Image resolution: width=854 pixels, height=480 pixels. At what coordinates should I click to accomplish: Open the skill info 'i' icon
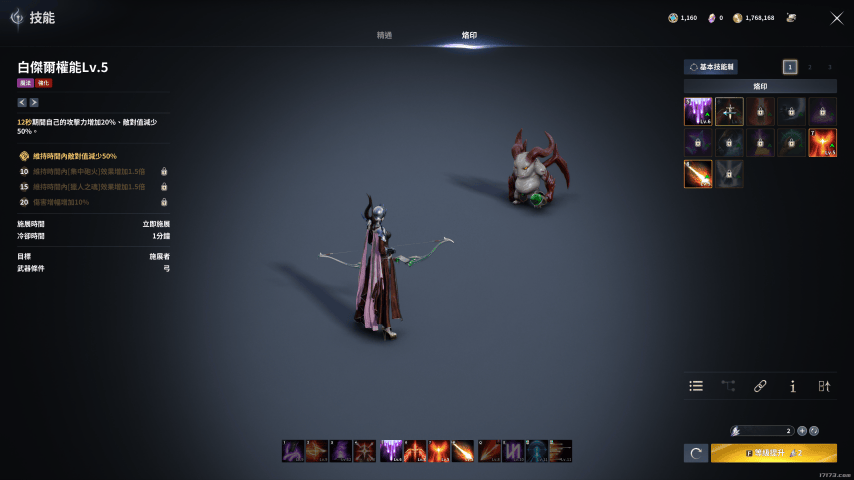[x=792, y=386]
